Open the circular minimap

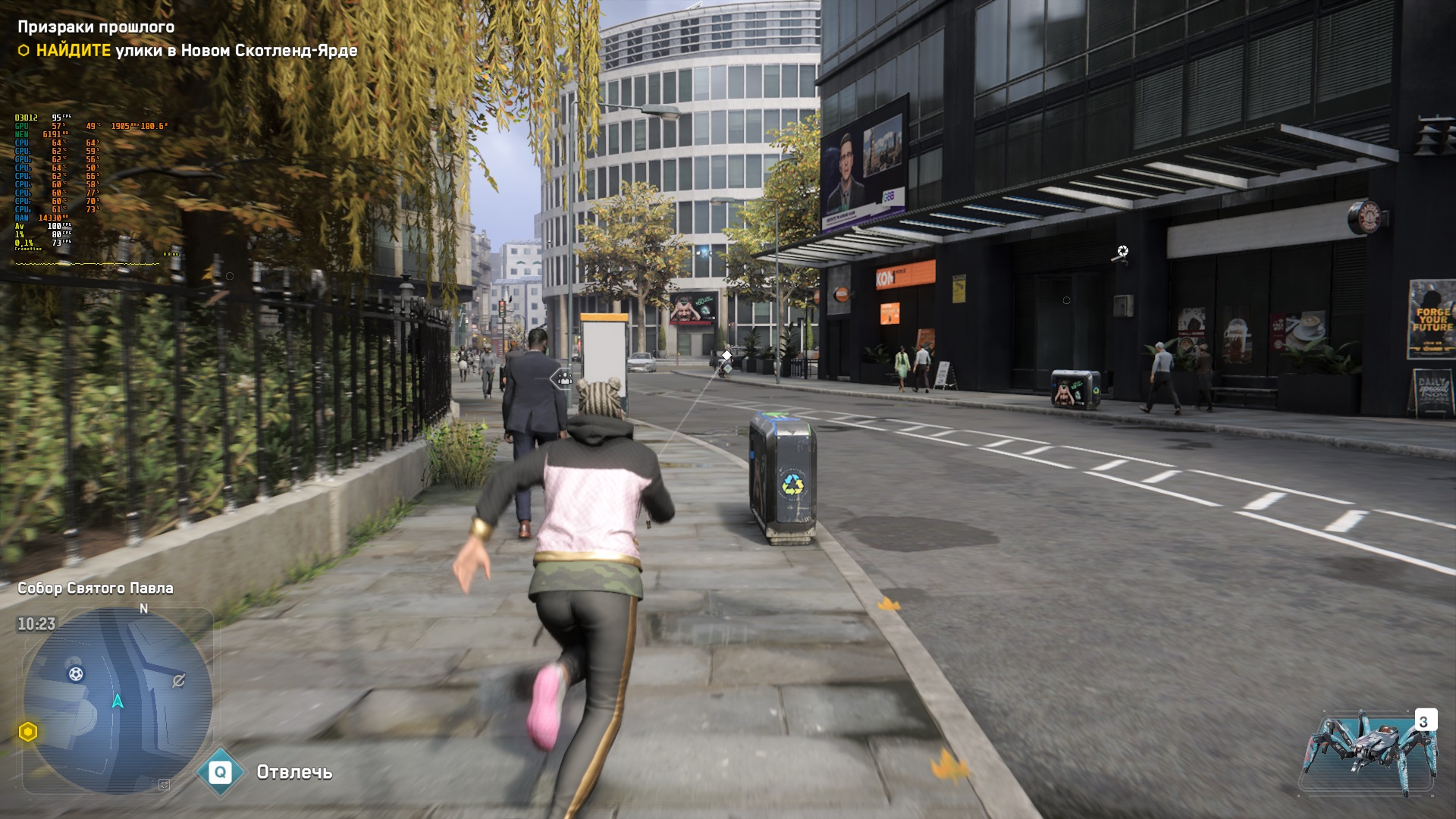pyautogui.click(x=118, y=699)
